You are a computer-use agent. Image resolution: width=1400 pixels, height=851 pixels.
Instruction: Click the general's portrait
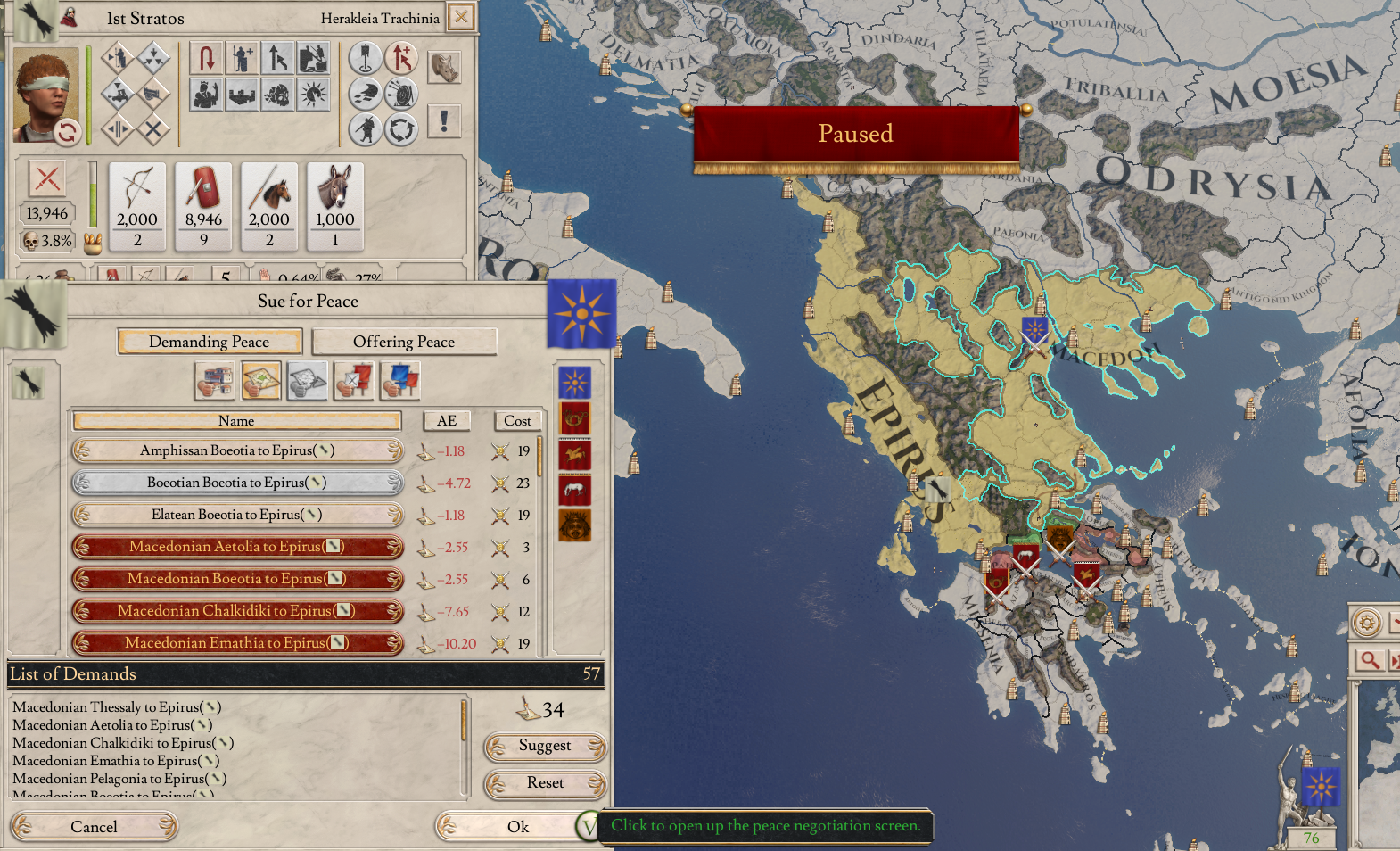tap(45, 95)
